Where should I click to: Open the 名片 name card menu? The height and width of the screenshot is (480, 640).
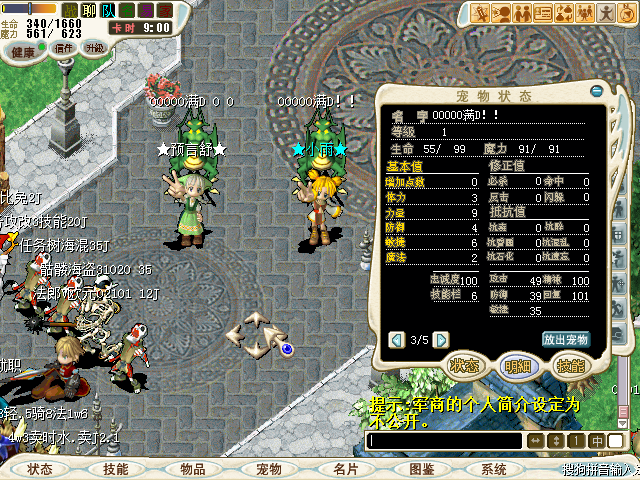[x=345, y=469]
